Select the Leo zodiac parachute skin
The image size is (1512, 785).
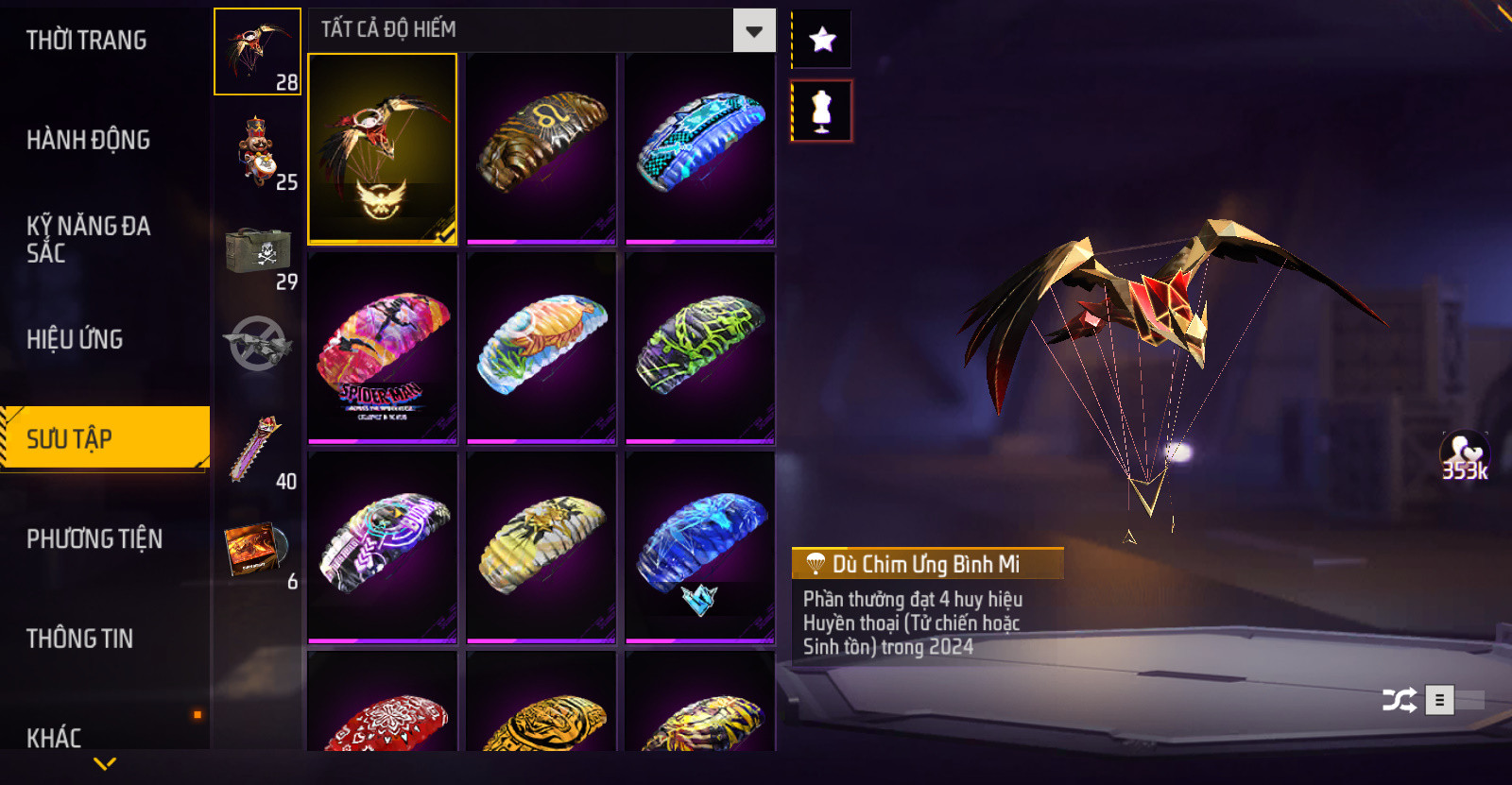pyautogui.click(x=541, y=148)
